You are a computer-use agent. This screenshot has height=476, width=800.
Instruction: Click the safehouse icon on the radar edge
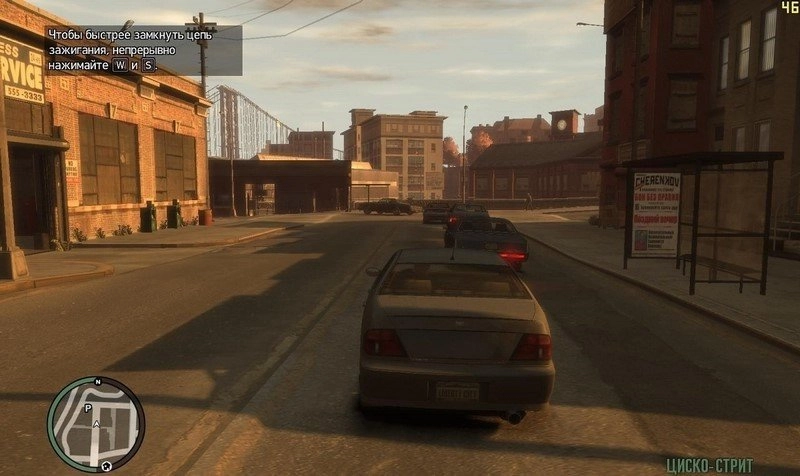click(x=105, y=466)
